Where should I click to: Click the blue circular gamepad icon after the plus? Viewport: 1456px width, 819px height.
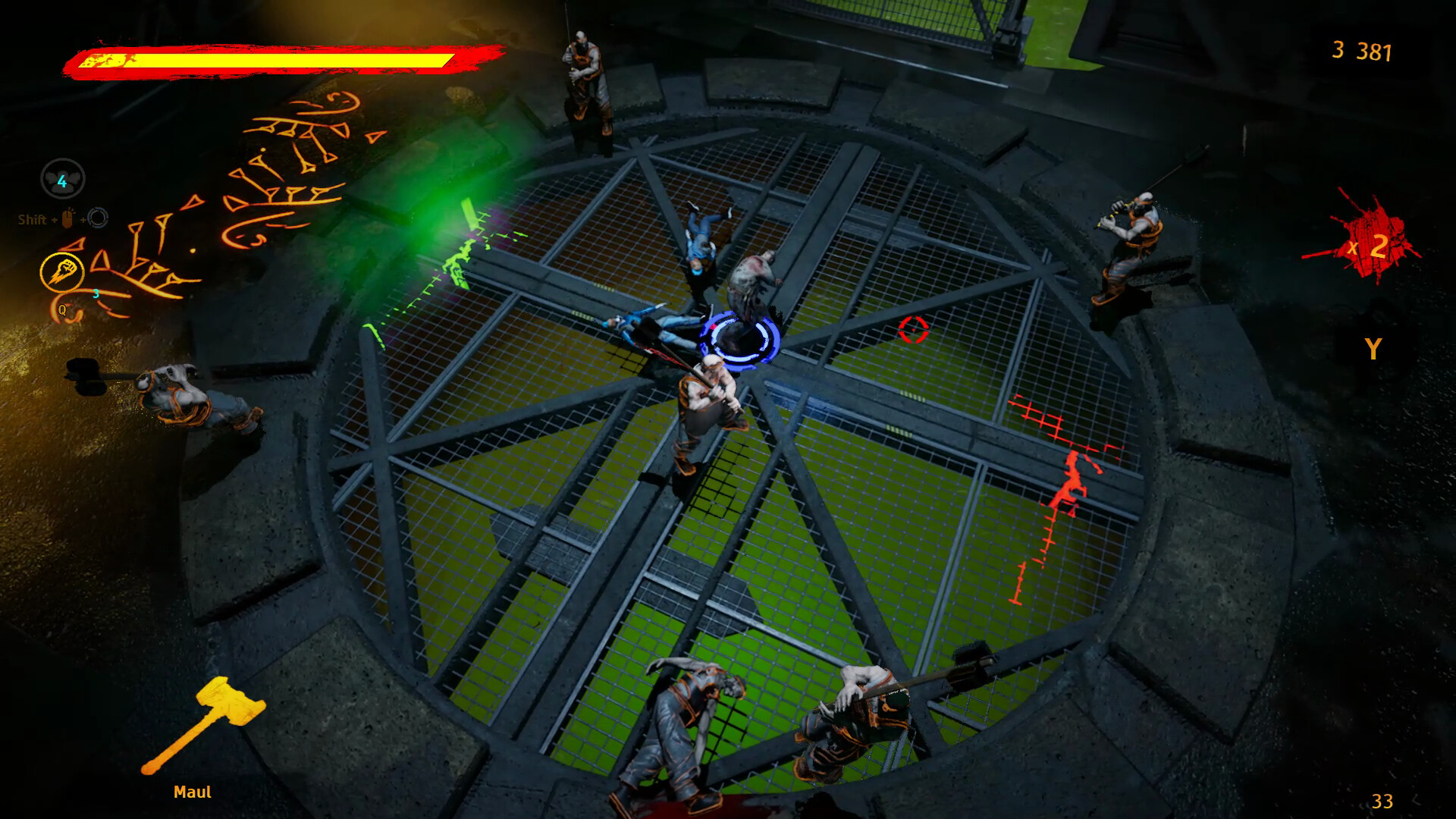(x=99, y=220)
